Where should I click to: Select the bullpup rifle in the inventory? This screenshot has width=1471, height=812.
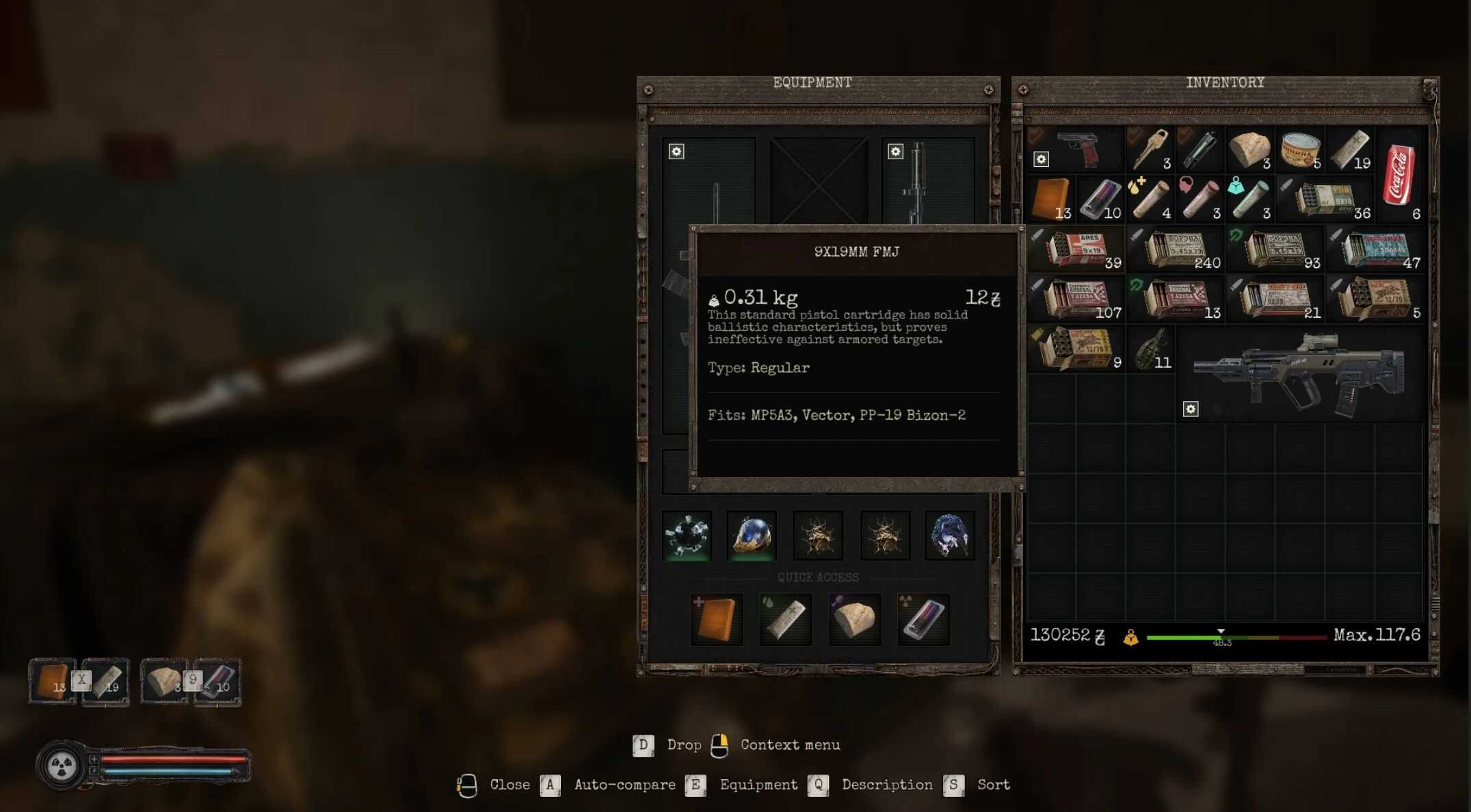pos(1299,375)
